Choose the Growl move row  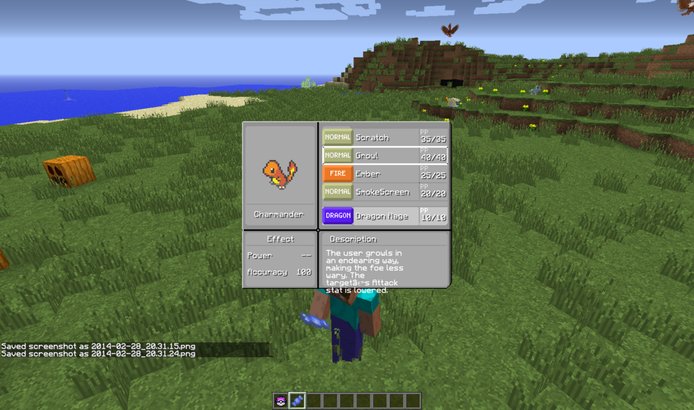(384, 156)
